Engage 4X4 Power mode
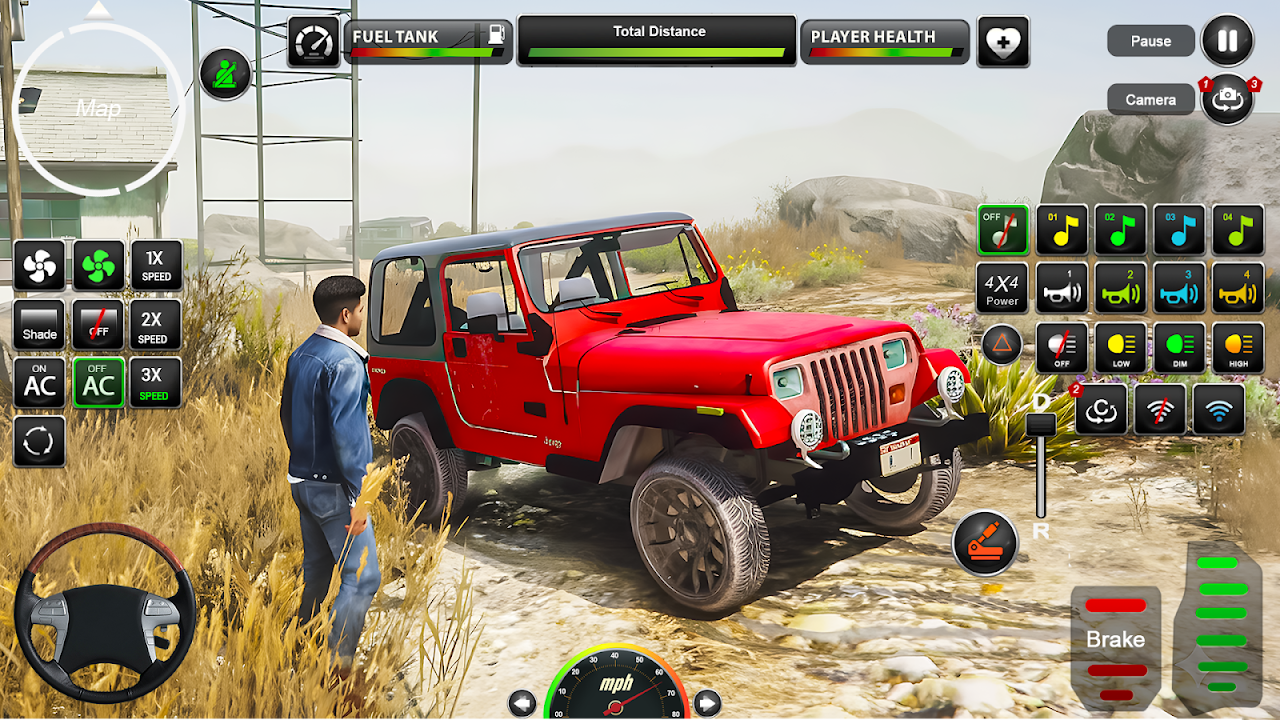This screenshot has height=720, width=1280. tap(1002, 288)
